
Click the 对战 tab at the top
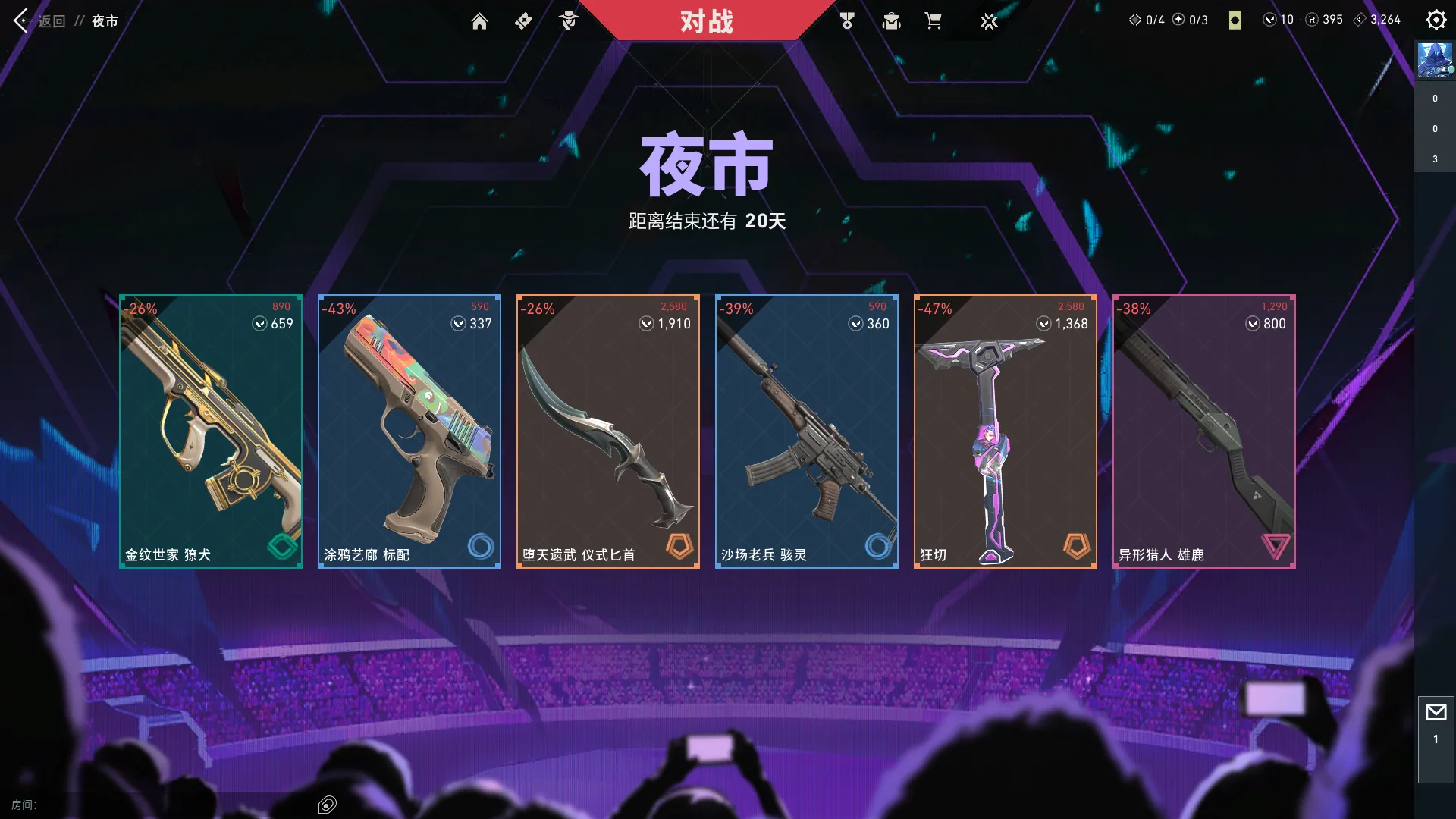coord(708,22)
